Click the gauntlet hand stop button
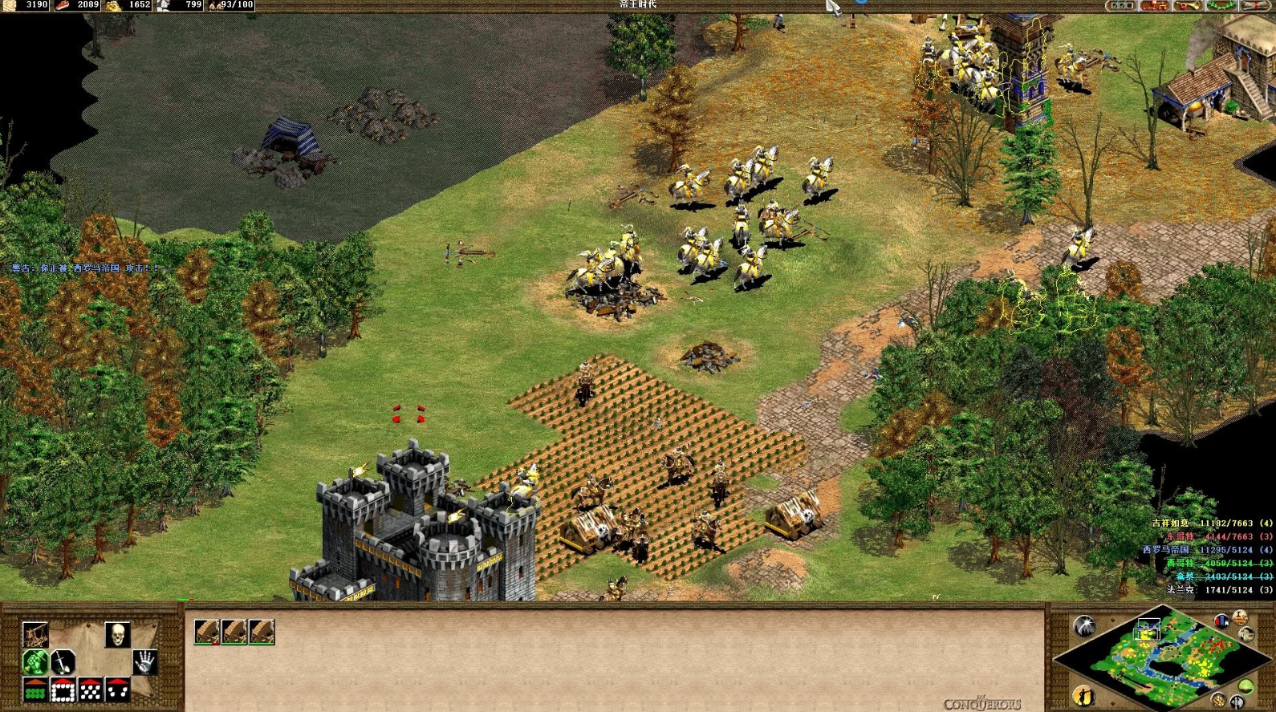The height and width of the screenshot is (712, 1276). click(146, 662)
